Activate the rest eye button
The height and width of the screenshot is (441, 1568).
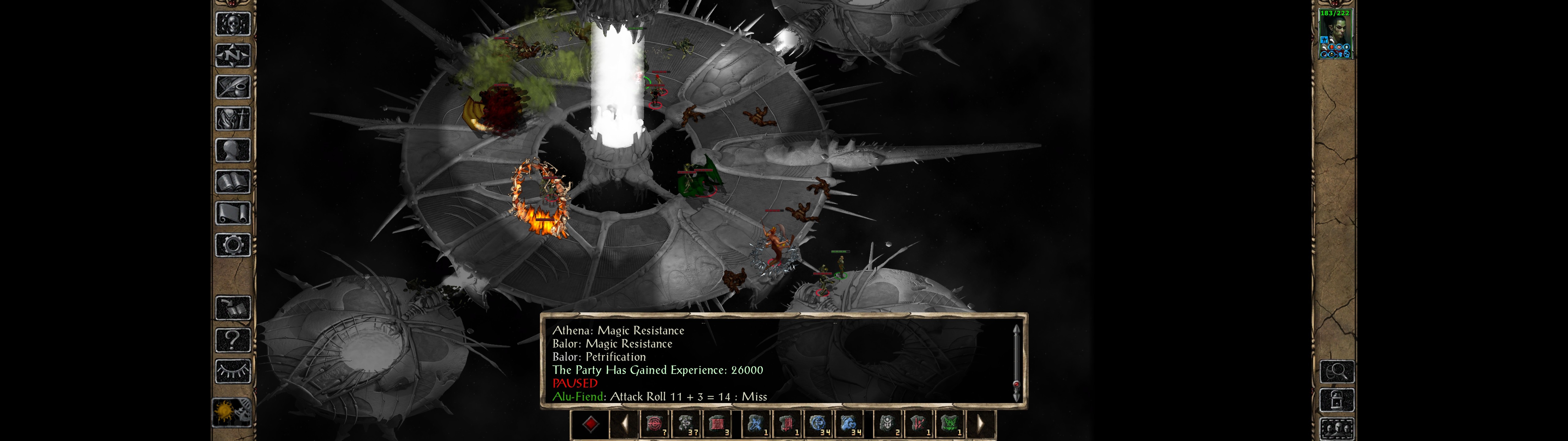point(233,370)
